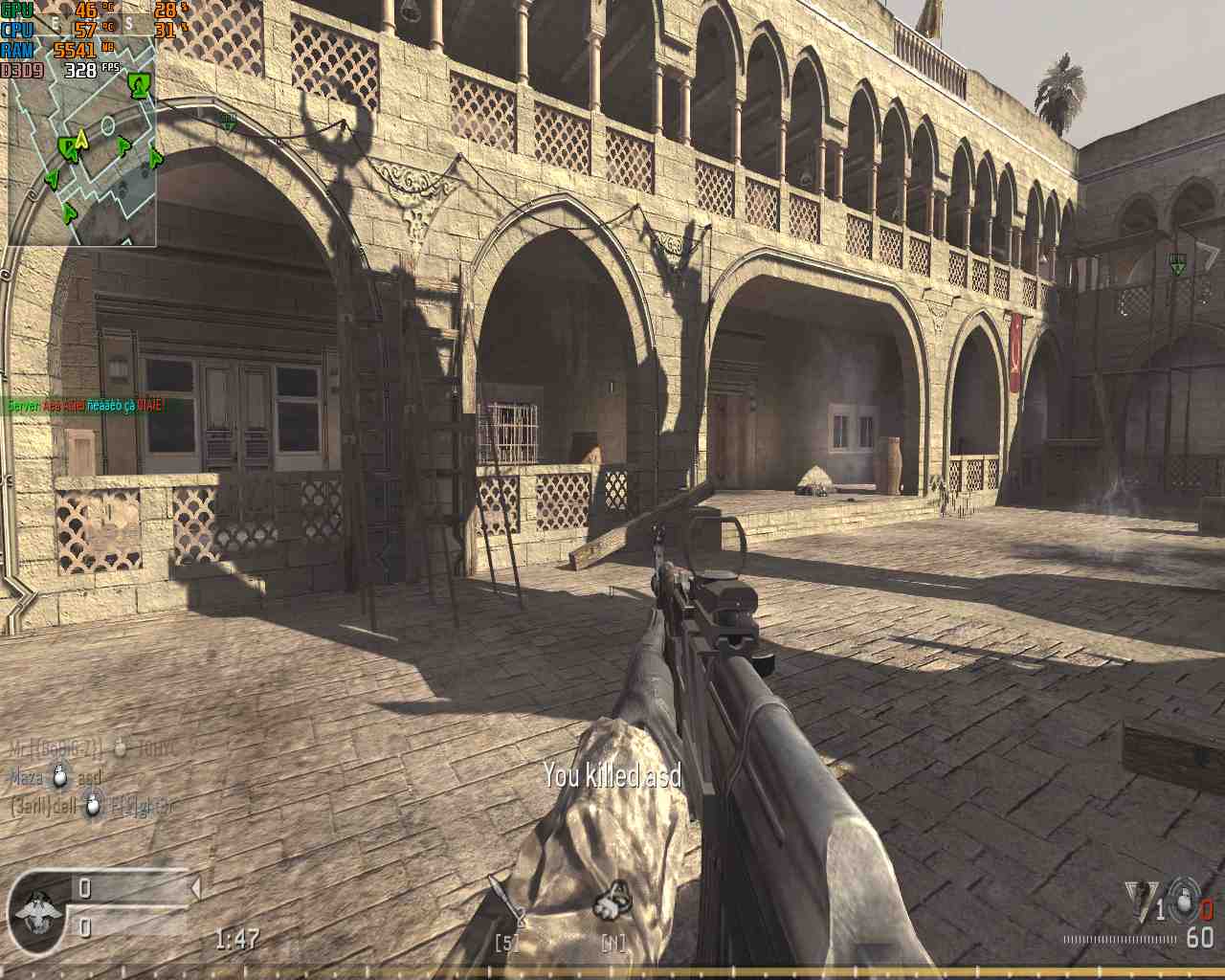
Task: Click the stamina bar beside the 60 ammo count
Action: point(1120,940)
